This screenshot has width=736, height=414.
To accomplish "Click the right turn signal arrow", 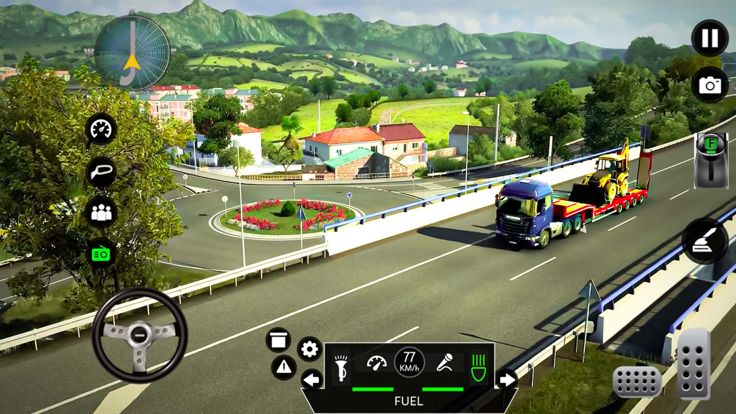I will [507, 379].
